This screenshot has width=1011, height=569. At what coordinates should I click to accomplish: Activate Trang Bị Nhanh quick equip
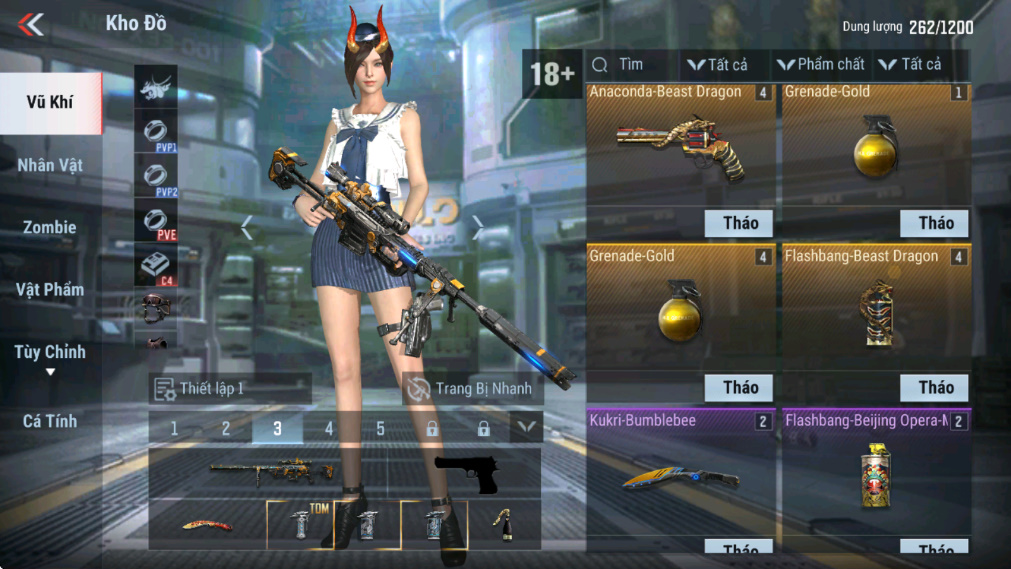[x=472, y=388]
